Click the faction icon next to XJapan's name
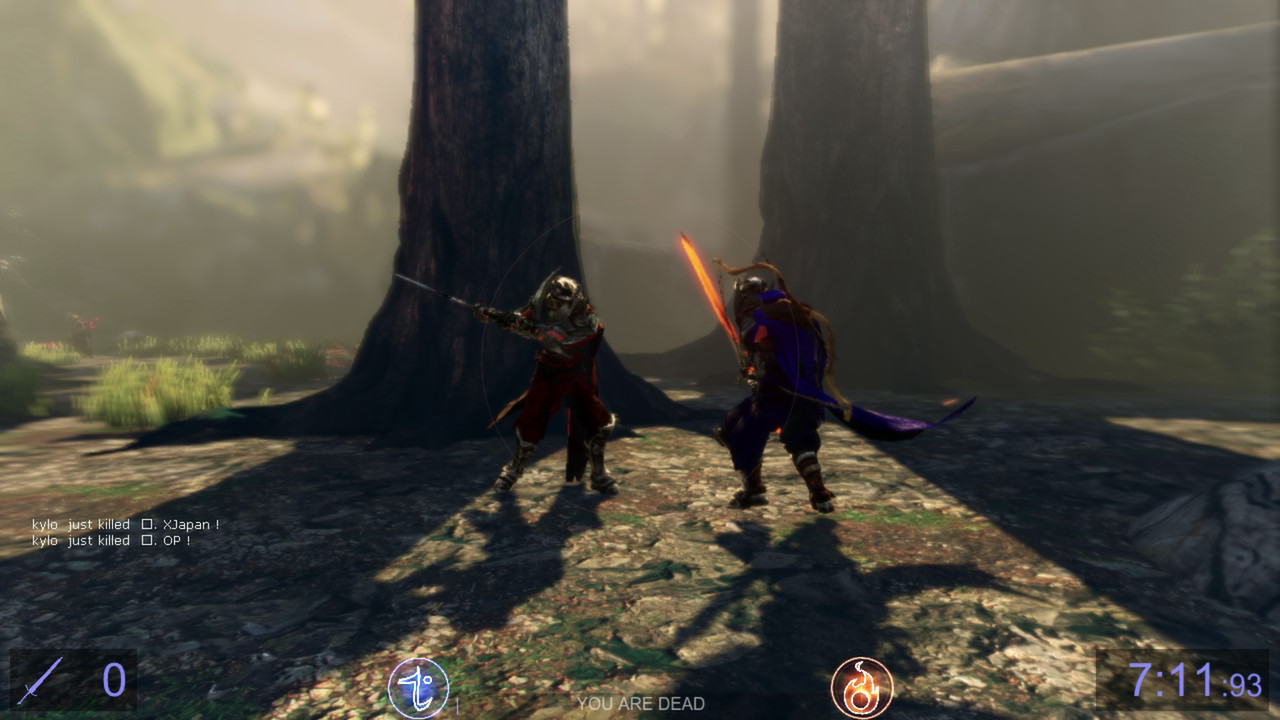 point(146,524)
